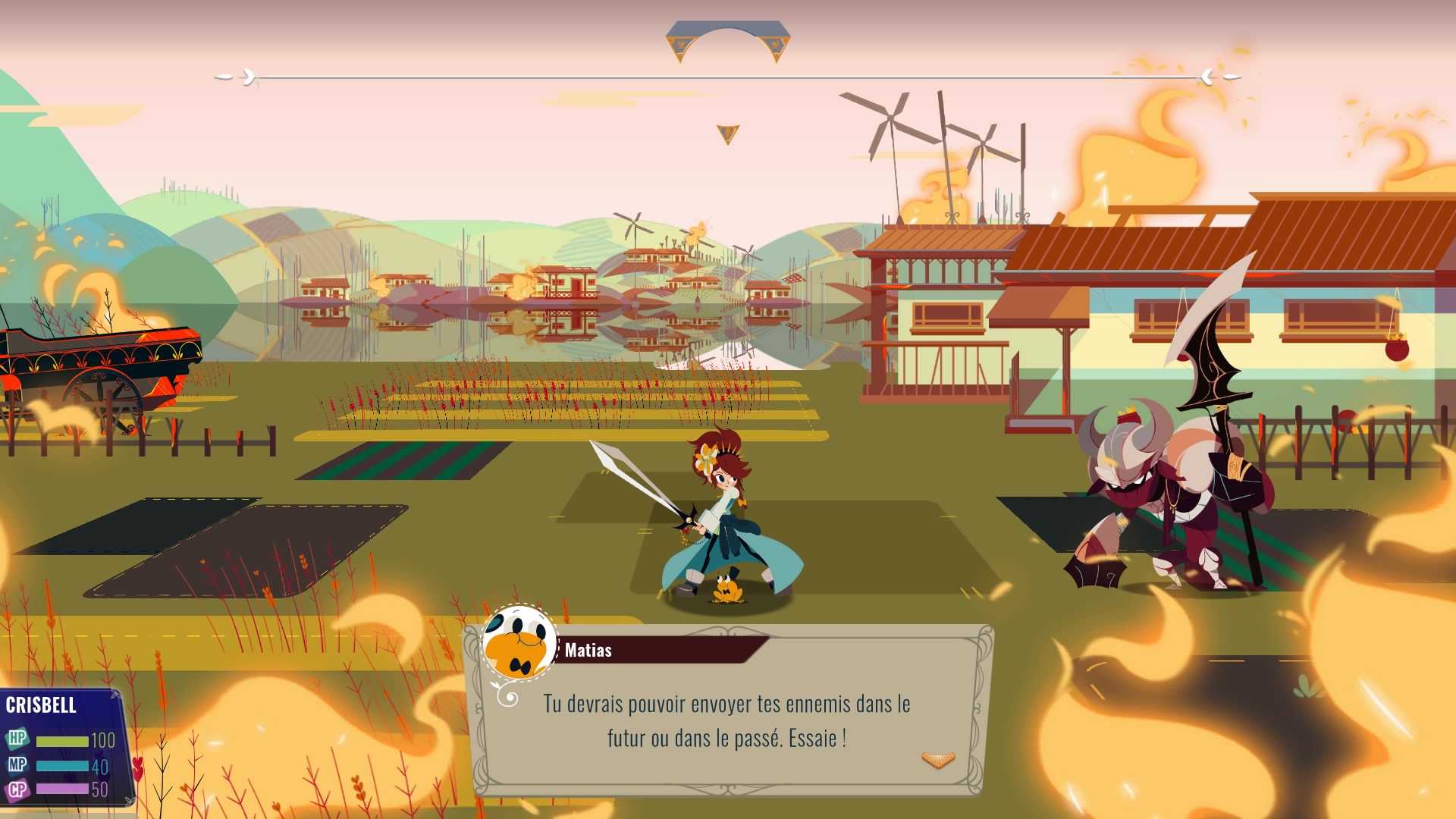Click the triangular turn marker on the timeline
The width and height of the screenshot is (1456, 819).
[727, 134]
